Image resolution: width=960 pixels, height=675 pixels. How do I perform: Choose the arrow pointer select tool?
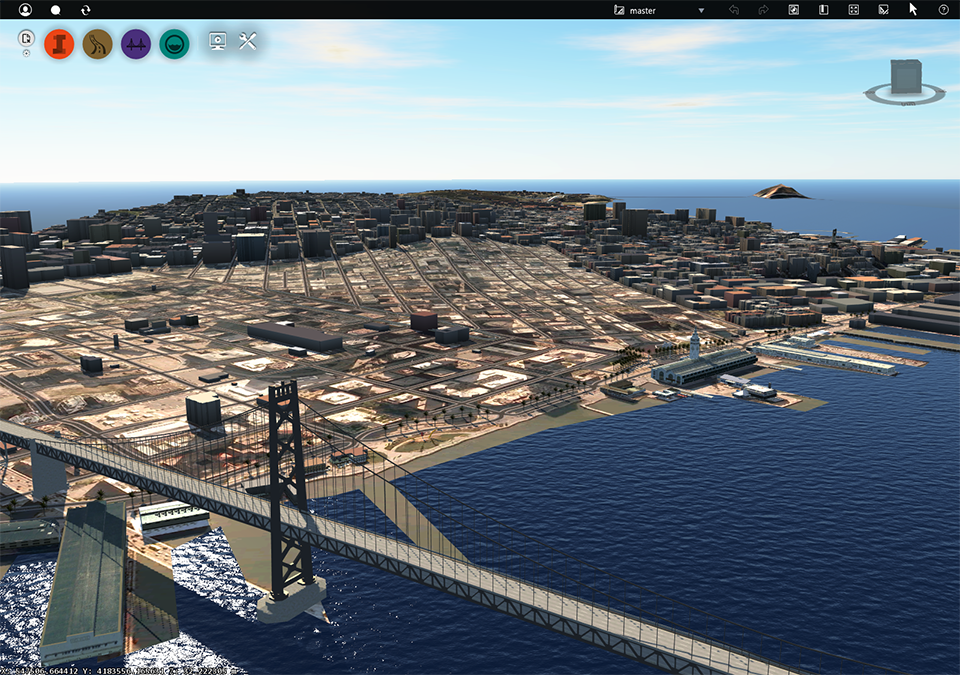coord(913,9)
